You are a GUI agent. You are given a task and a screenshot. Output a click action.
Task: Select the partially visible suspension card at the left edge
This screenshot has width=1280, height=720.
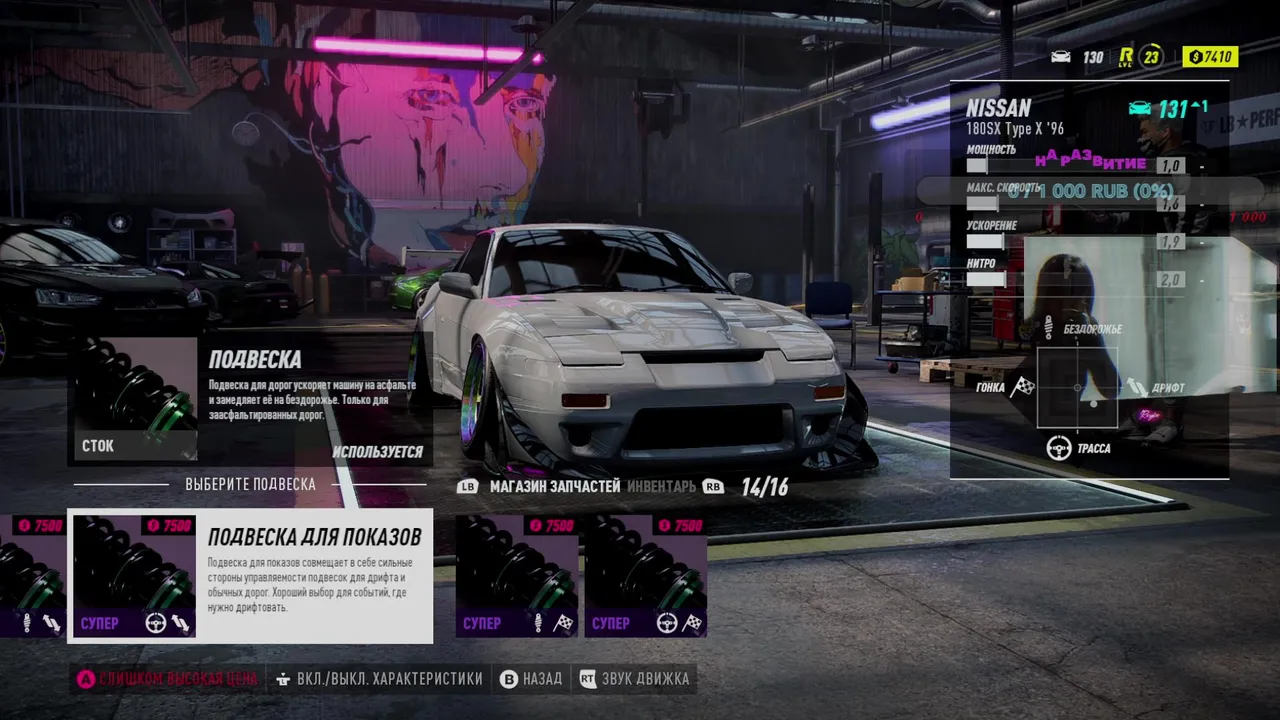[x=32, y=576]
